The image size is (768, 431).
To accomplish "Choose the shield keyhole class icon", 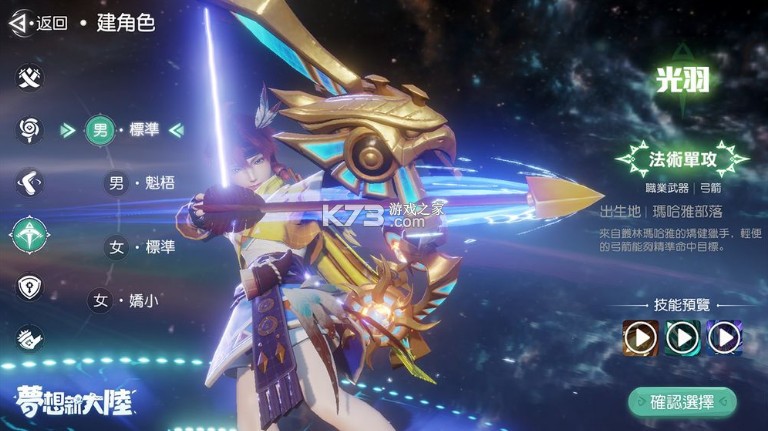I will (30, 287).
